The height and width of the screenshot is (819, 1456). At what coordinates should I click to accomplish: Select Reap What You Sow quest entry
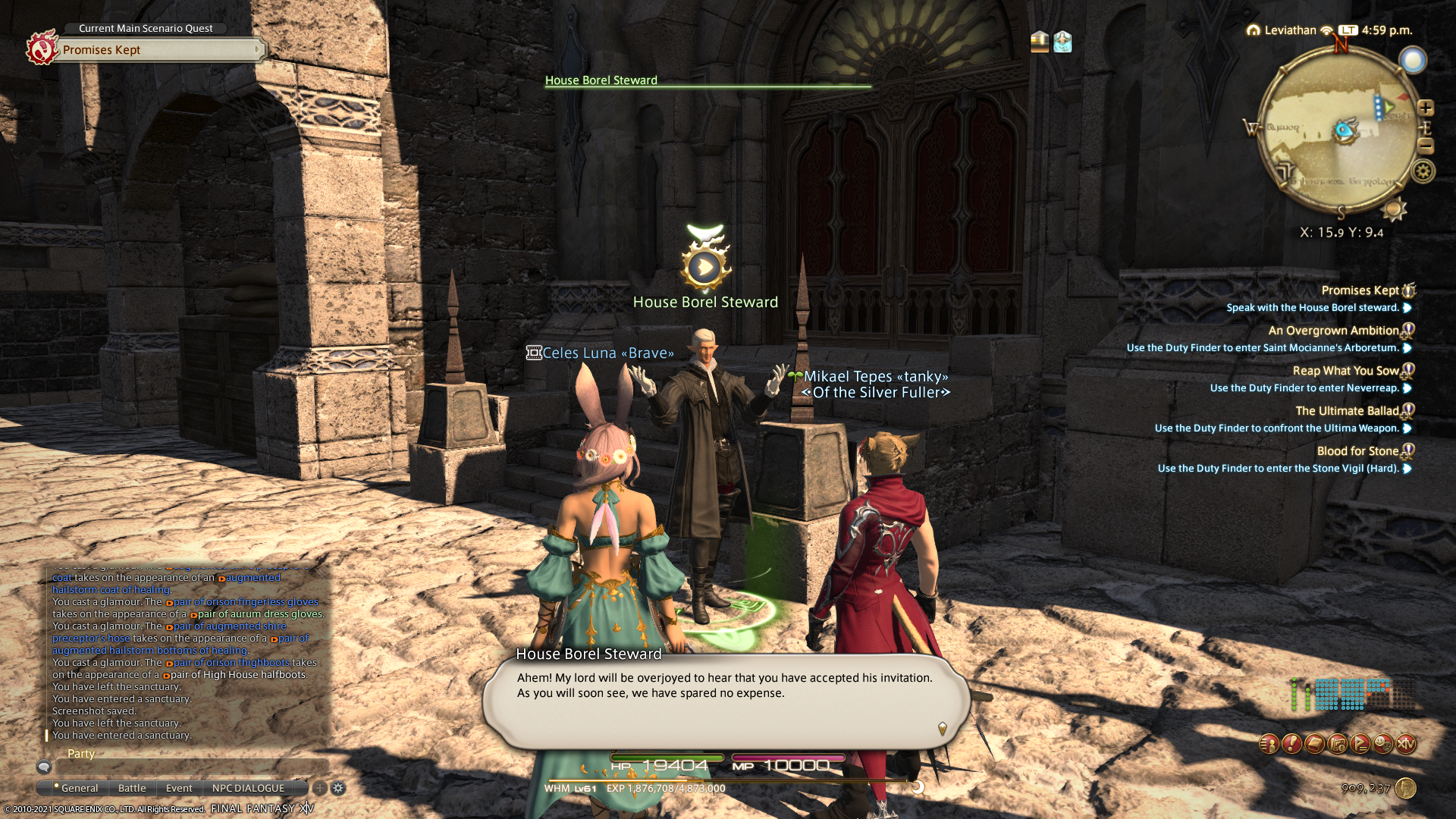1345,371
